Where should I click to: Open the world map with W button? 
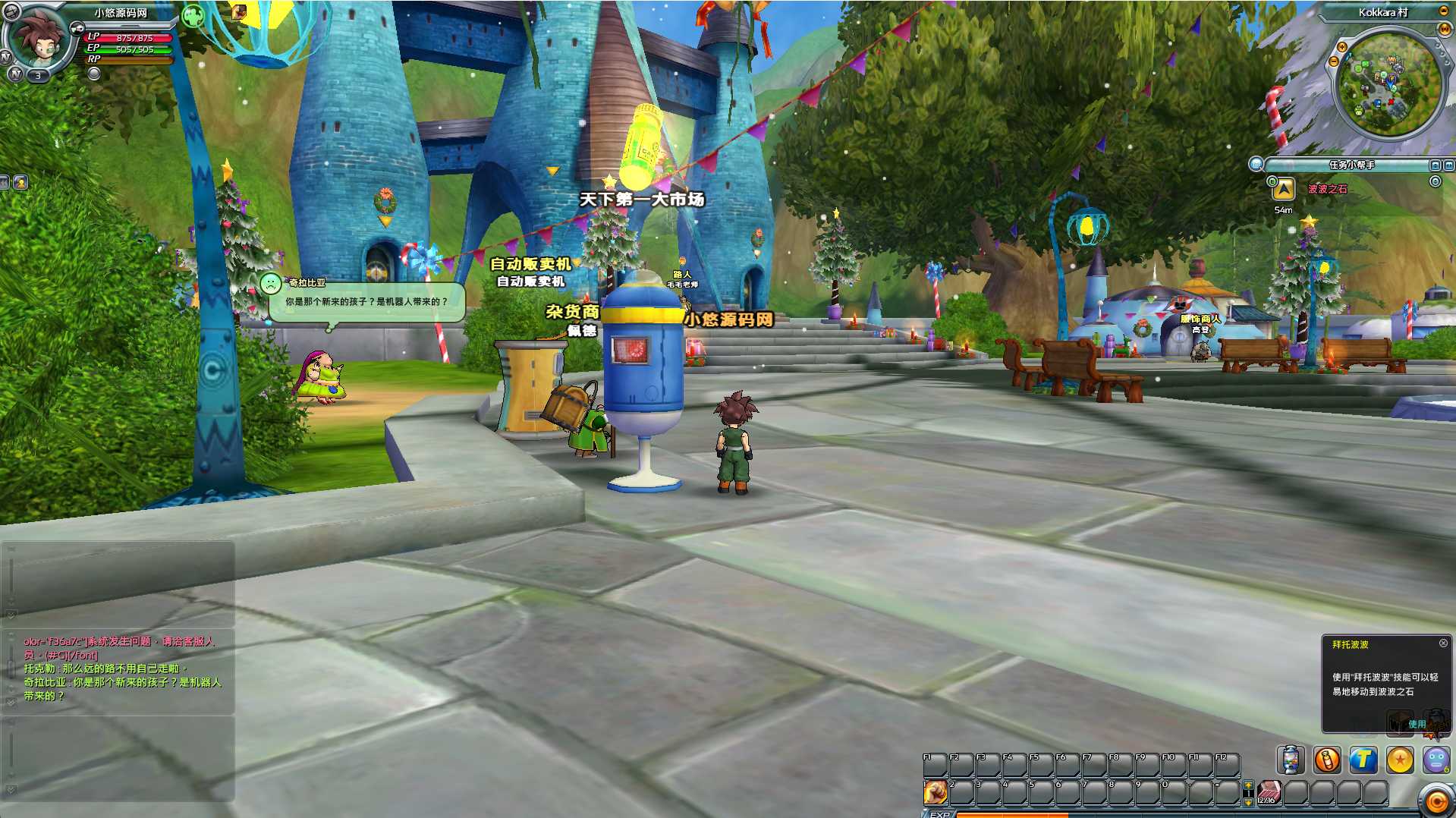pos(1444,29)
